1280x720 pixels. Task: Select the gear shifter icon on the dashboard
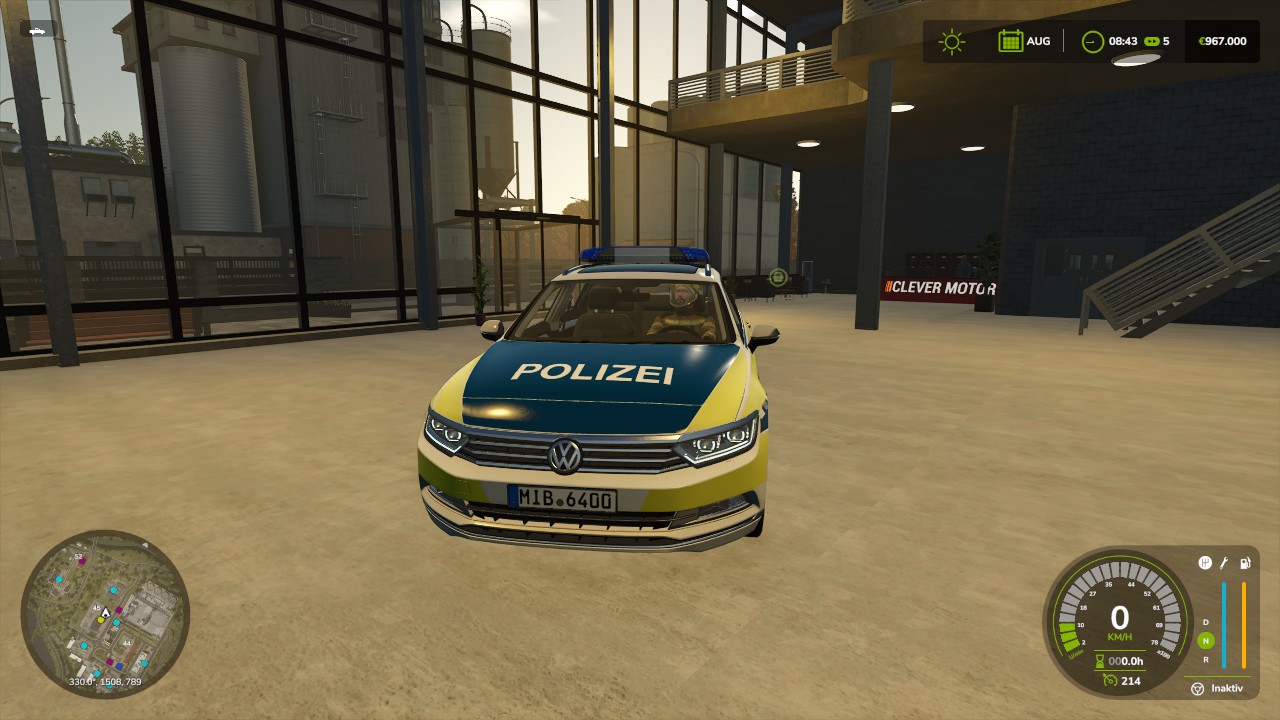tap(1205, 563)
